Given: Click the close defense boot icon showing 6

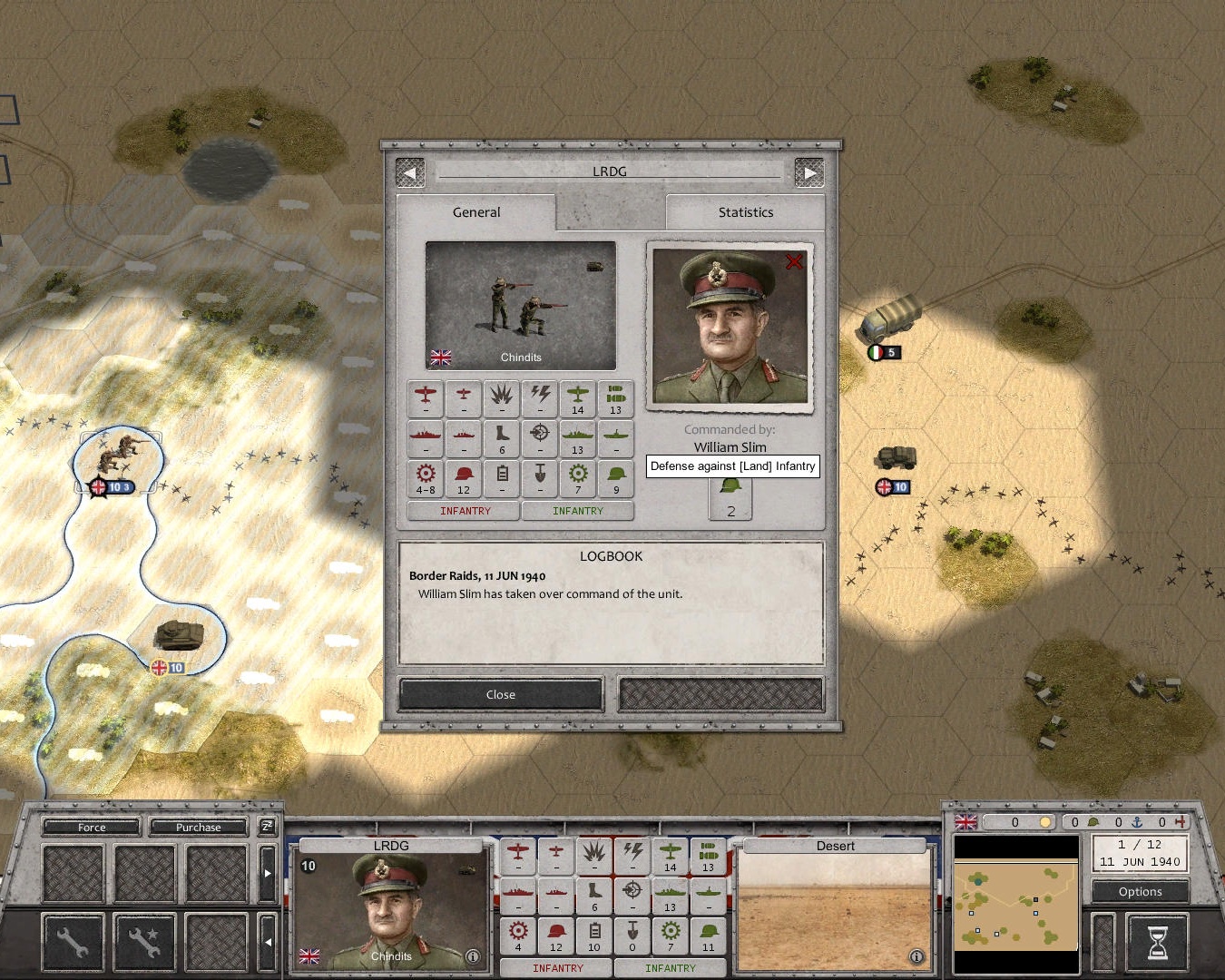Looking at the screenshot, I should click(502, 438).
